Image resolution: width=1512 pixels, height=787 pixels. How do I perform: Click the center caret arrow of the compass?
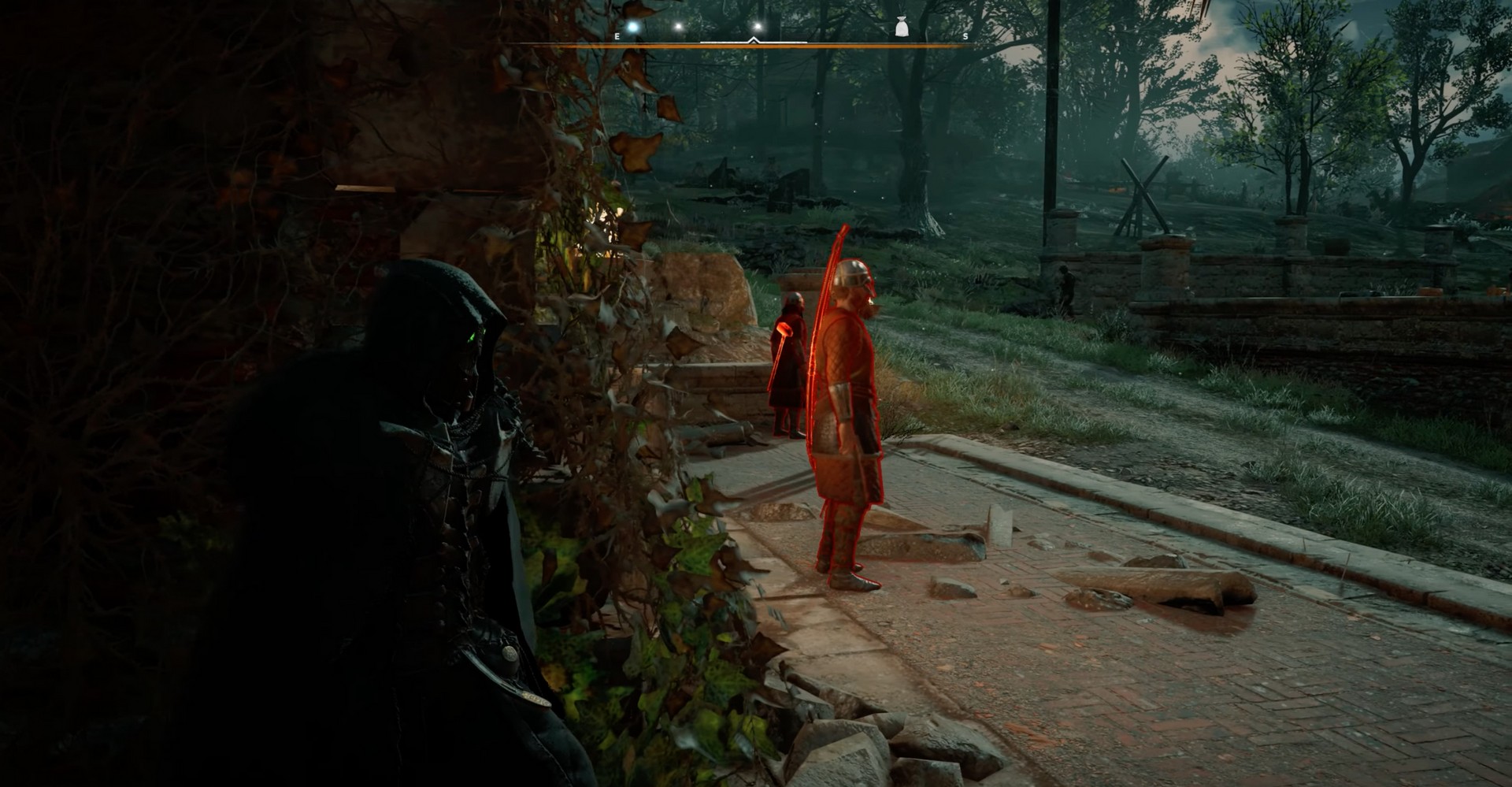point(754,39)
